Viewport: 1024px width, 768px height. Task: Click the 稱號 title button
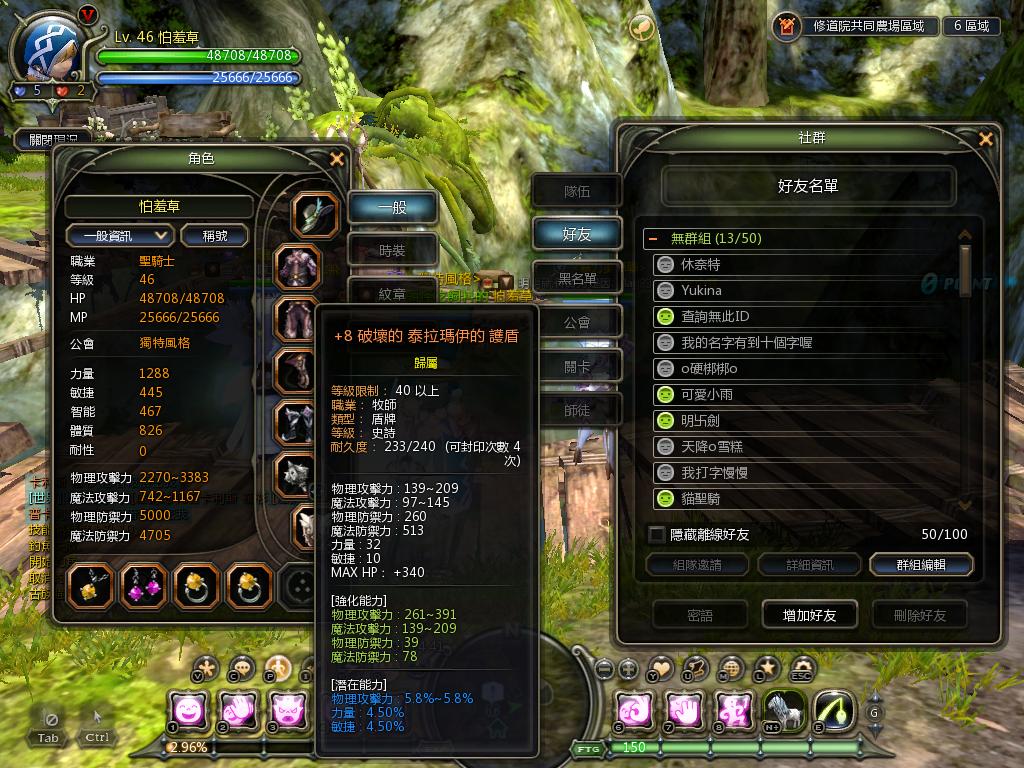(215, 235)
